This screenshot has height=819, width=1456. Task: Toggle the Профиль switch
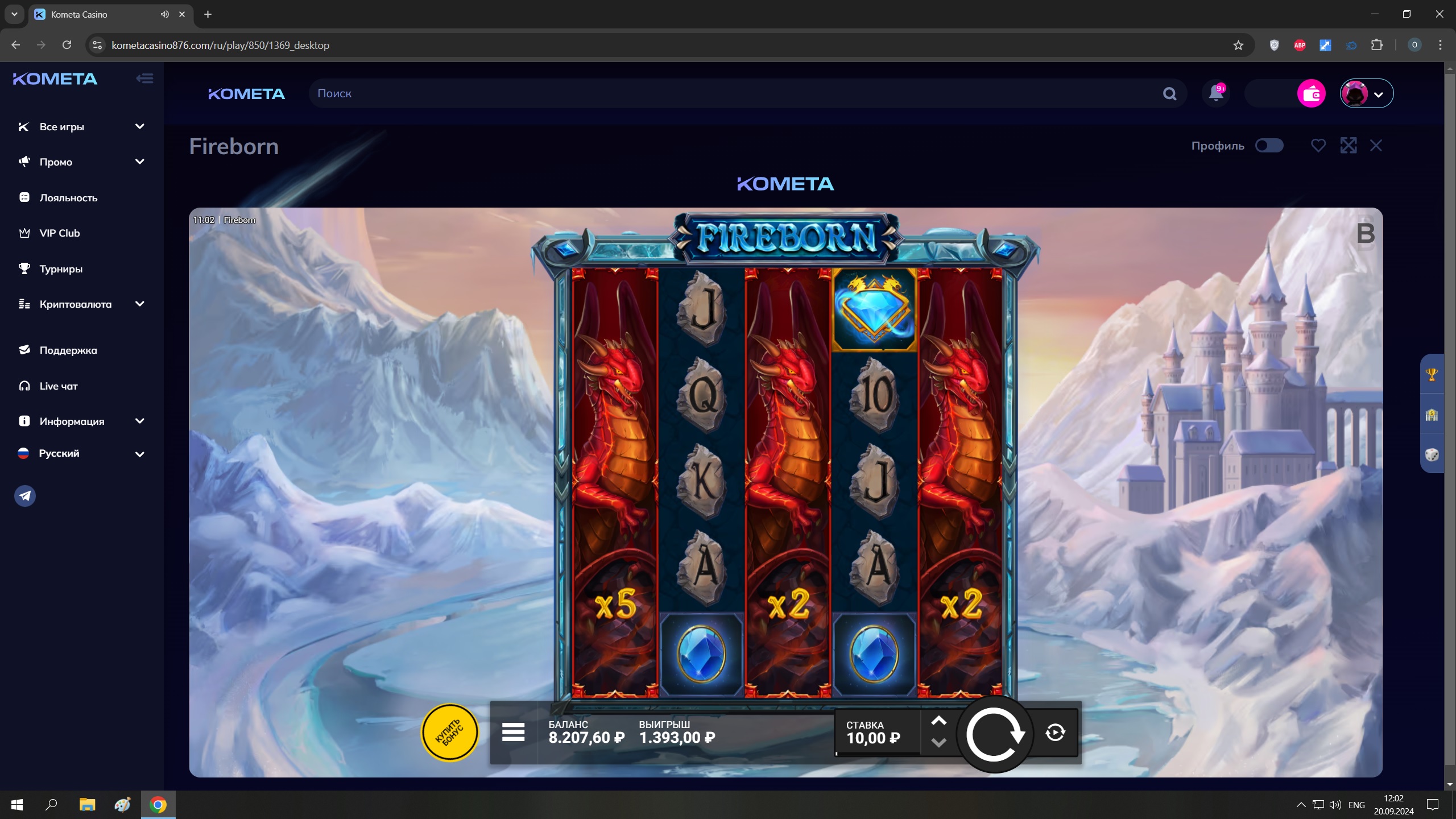[1269, 146]
